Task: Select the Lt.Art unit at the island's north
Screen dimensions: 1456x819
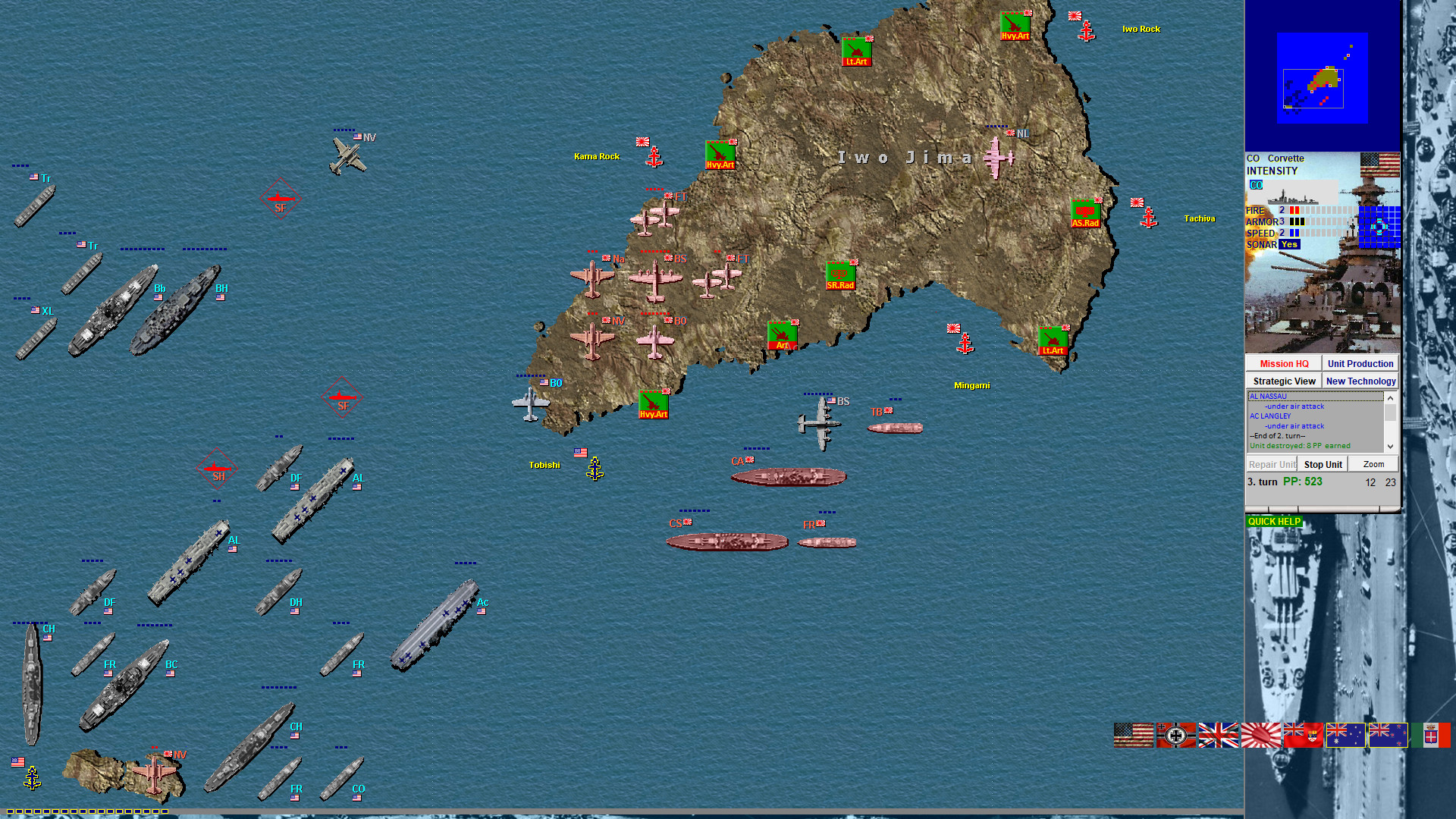Action: [857, 51]
